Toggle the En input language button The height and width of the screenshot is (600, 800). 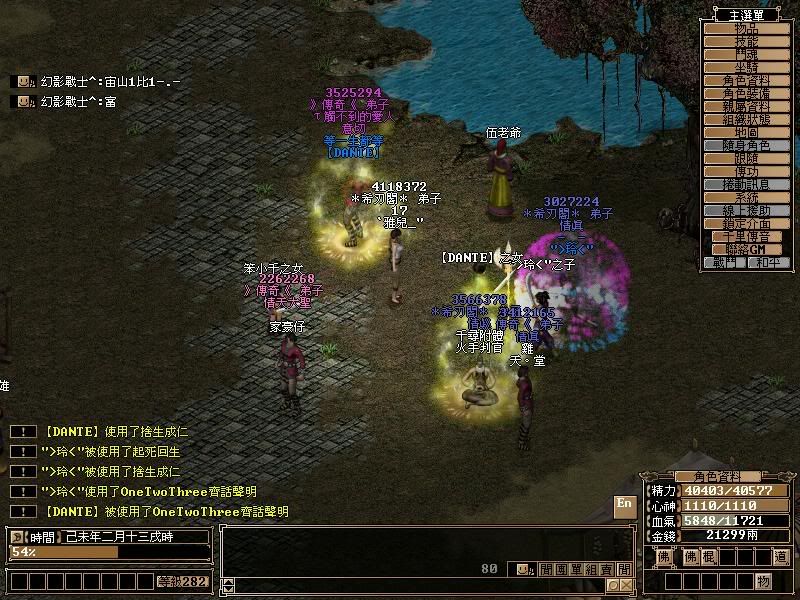(x=624, y=504)
